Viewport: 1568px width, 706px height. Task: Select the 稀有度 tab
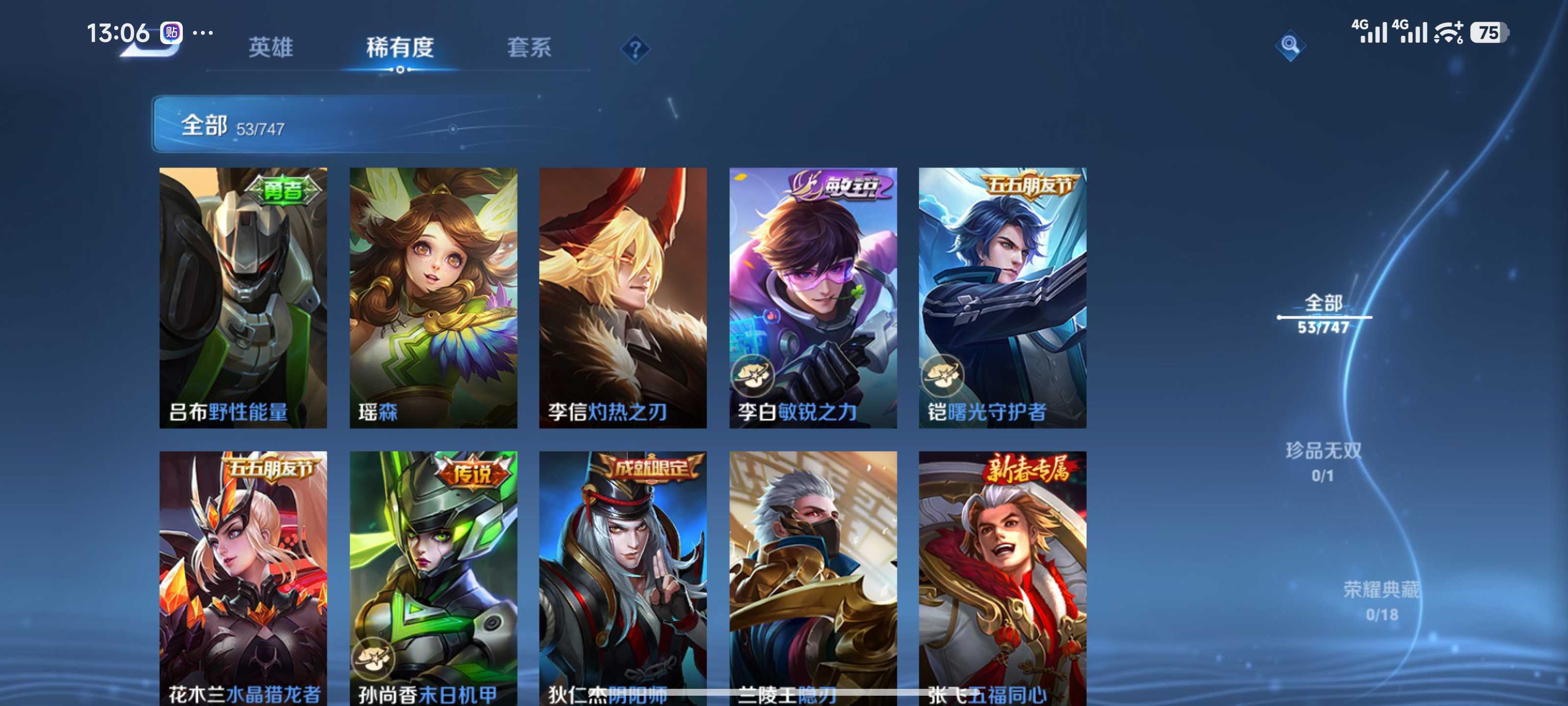[x=400, y=48]
